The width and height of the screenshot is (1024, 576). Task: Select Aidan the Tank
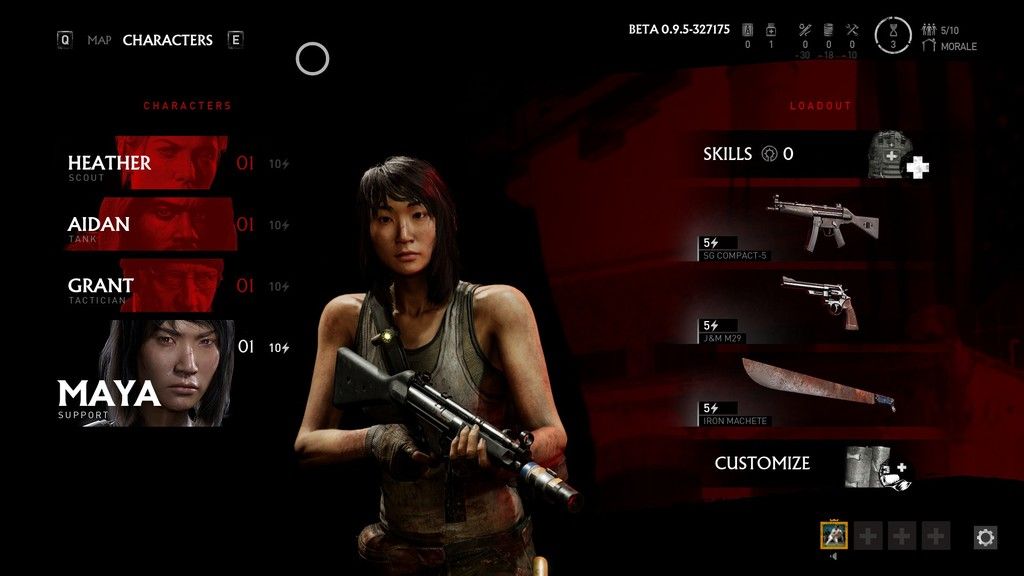(x=150, y=226)
